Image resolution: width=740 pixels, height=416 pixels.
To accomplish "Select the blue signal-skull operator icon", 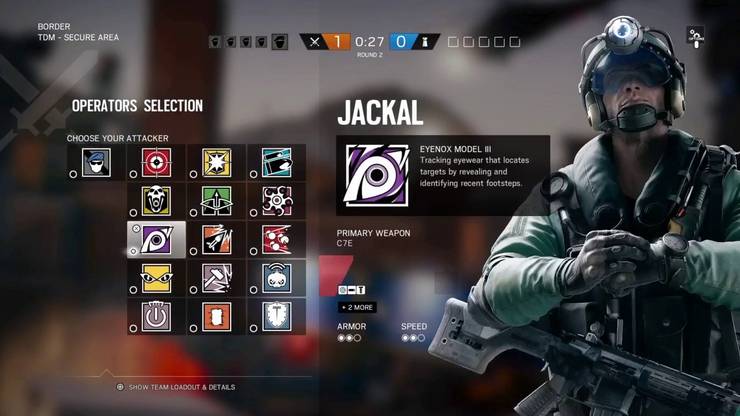I will point(276,277).
